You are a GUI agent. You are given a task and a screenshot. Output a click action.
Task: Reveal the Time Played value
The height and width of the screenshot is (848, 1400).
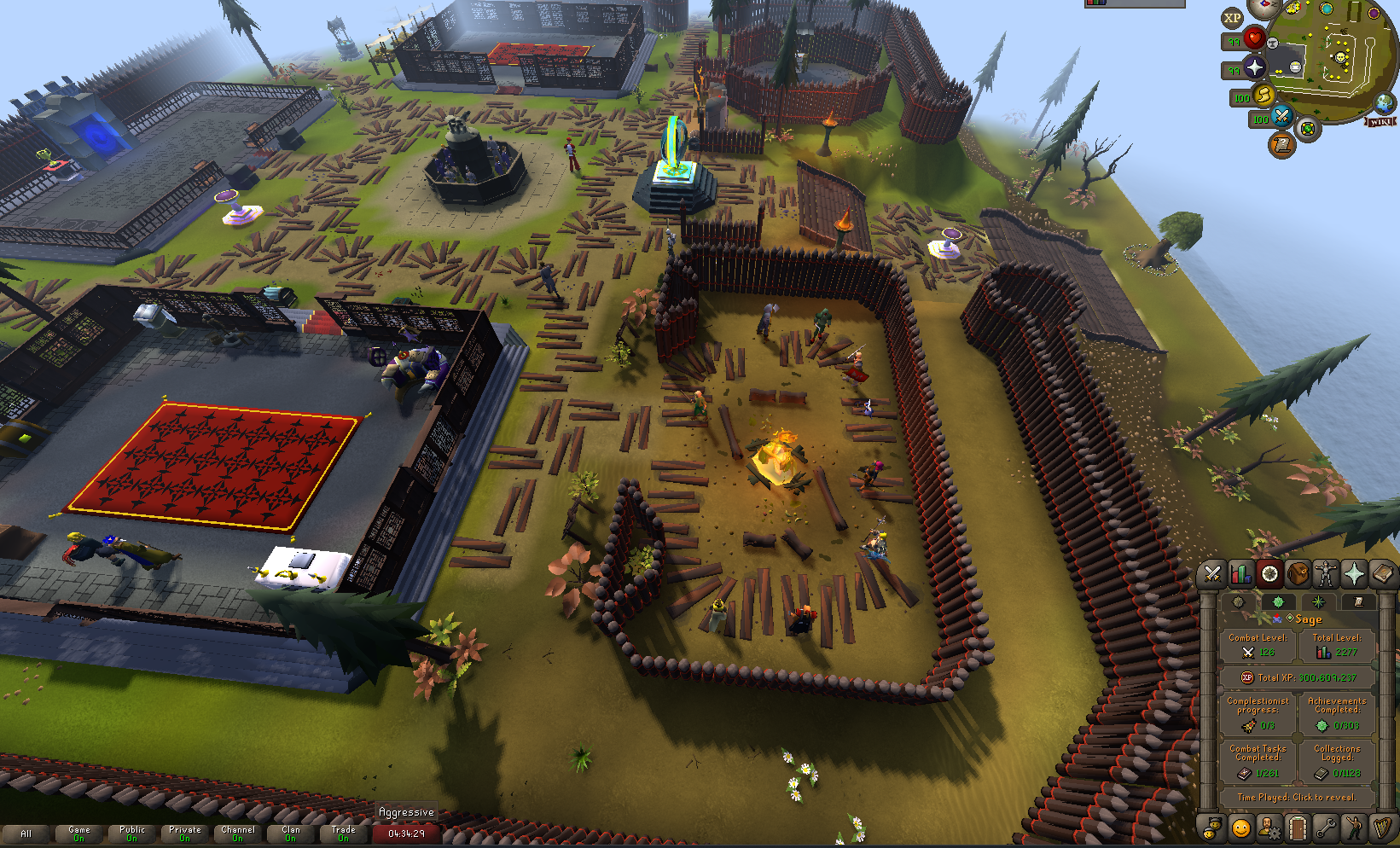pyautogui.click(x=1296, y=798)
